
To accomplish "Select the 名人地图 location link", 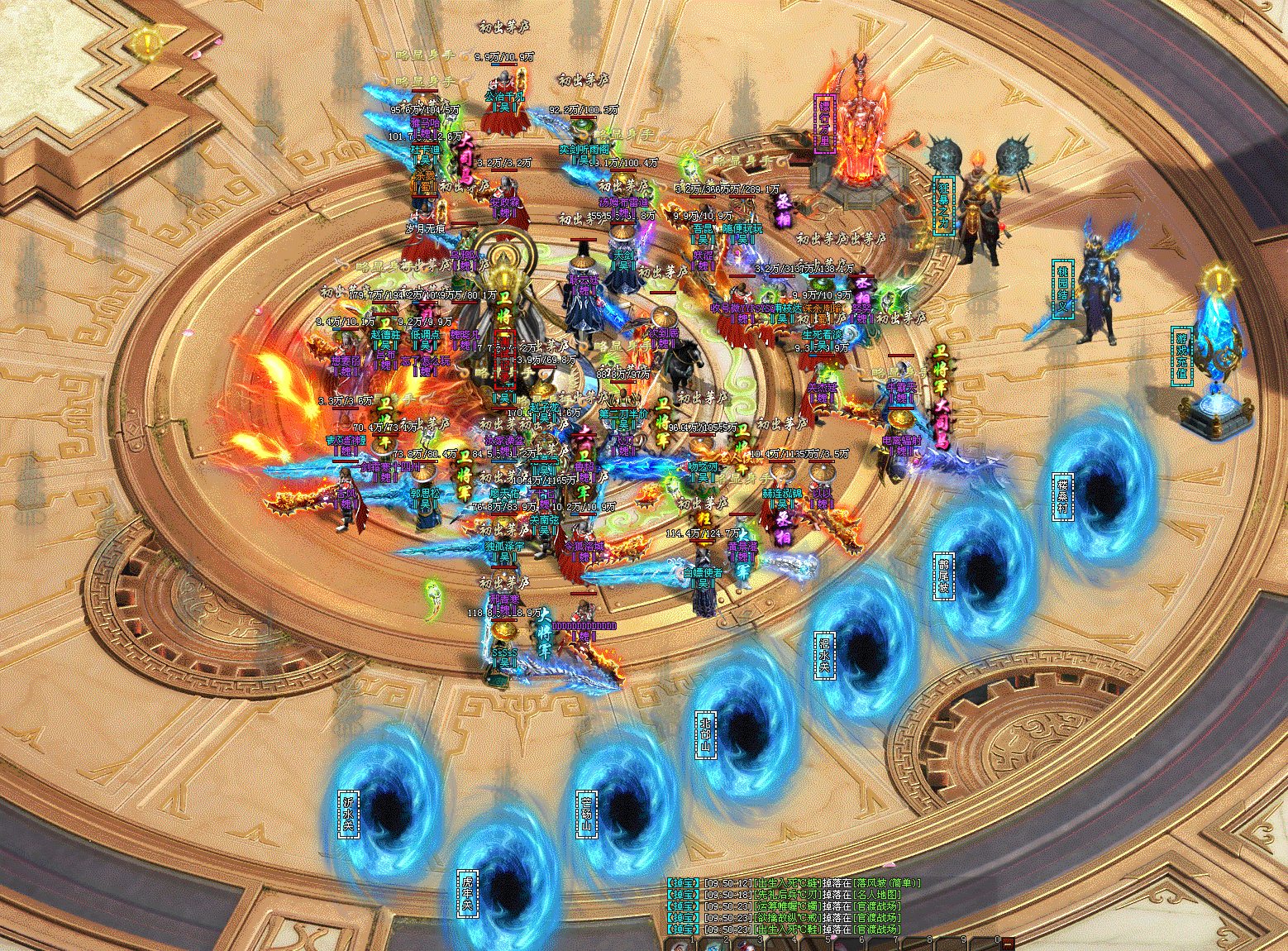I will (876, 895).
